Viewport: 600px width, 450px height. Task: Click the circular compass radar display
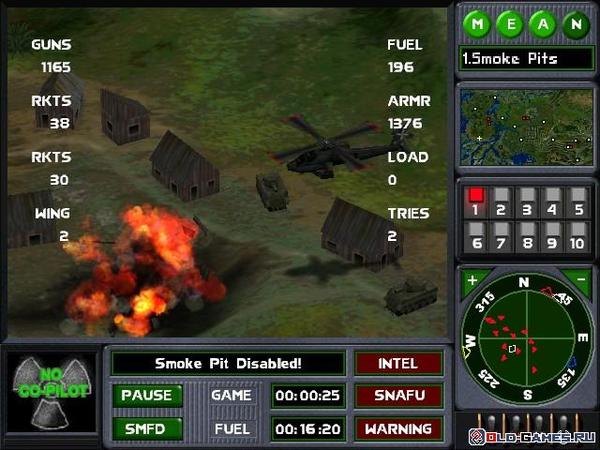pos(524,341)
